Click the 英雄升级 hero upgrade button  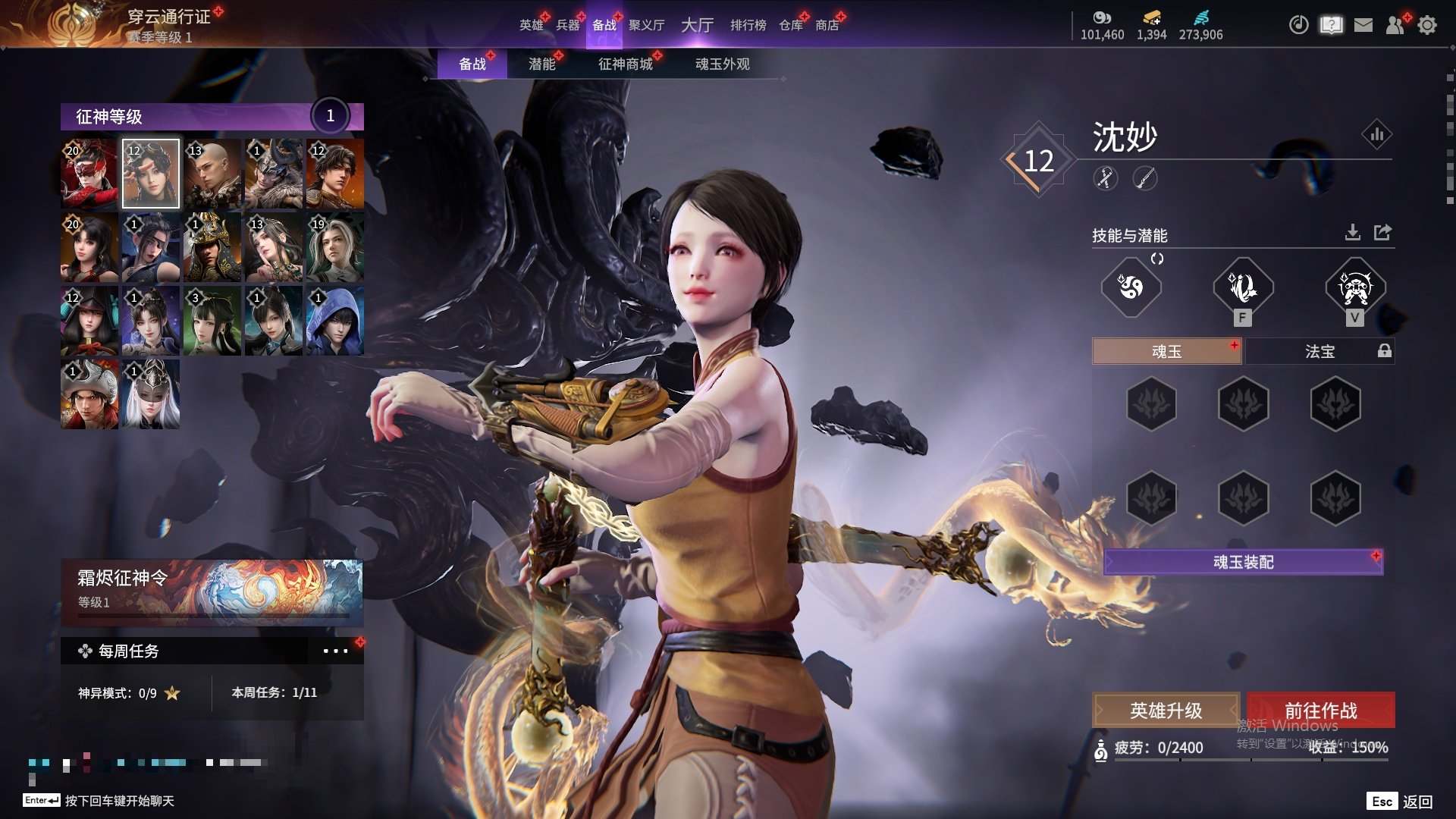(1166, 711)
